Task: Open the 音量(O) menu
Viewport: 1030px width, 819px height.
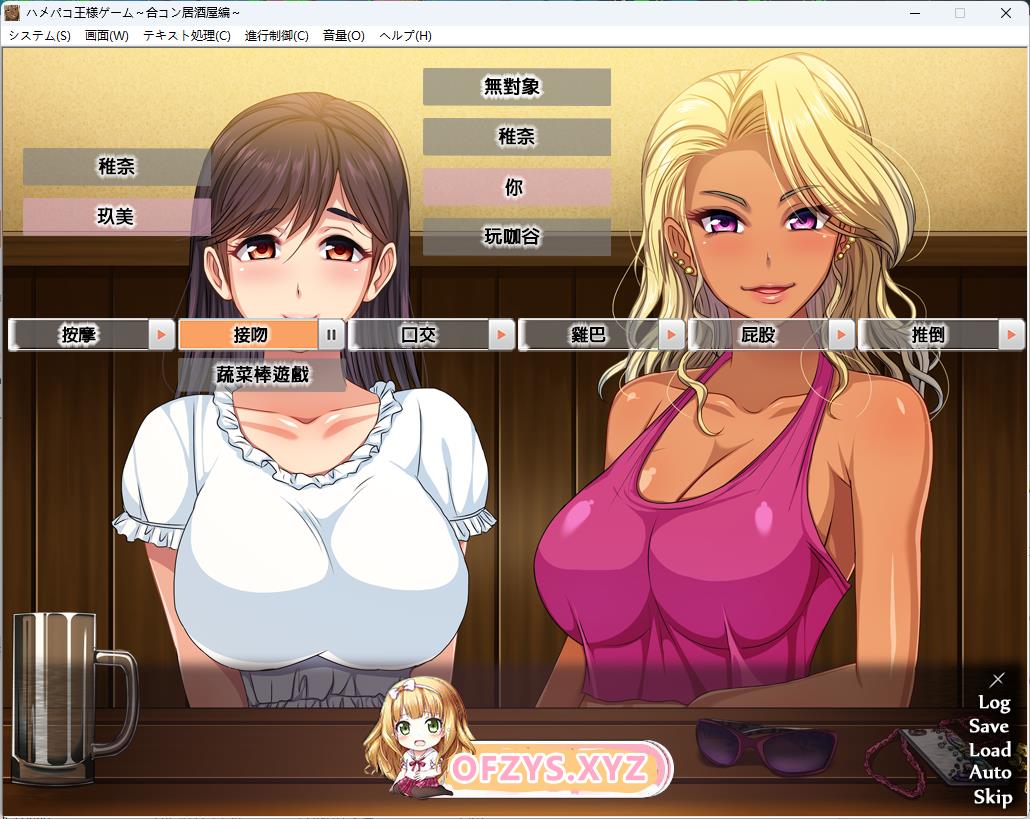Action: (343, 35)
